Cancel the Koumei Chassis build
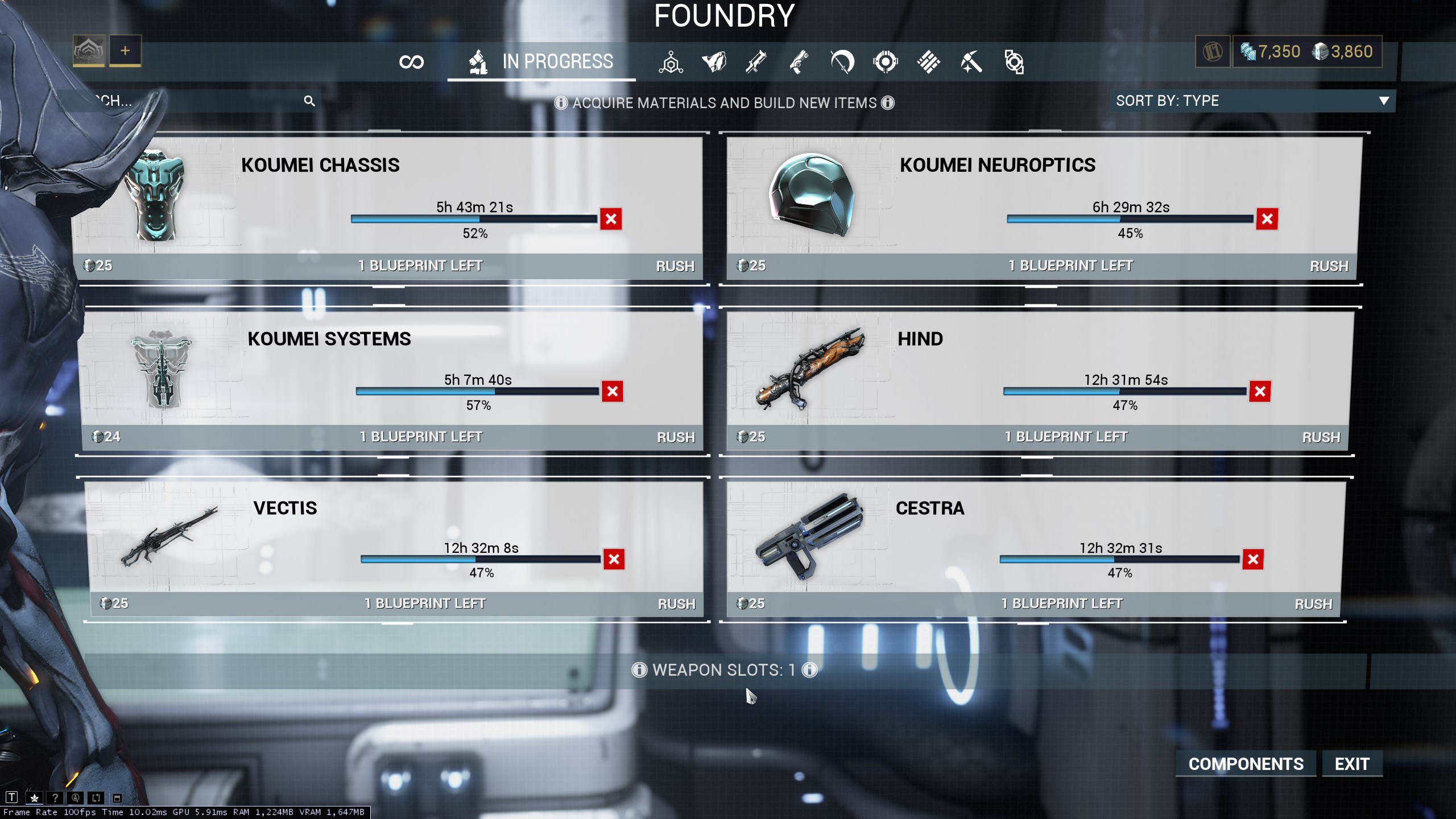Screen dimensions: 1456x819 pyautogui.click(x=611, y=219)
